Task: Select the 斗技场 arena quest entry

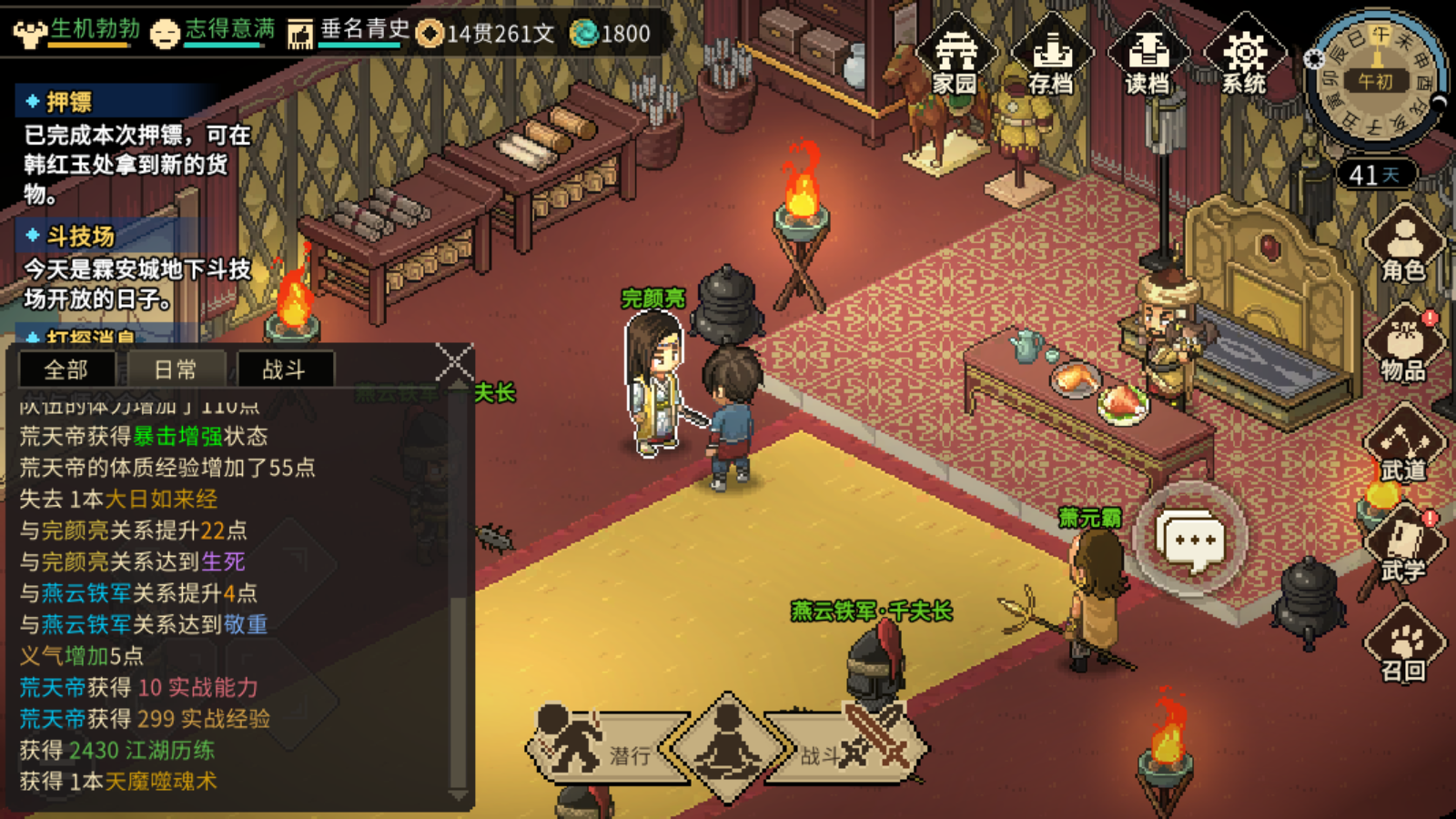Action: (x=81, y=237)
